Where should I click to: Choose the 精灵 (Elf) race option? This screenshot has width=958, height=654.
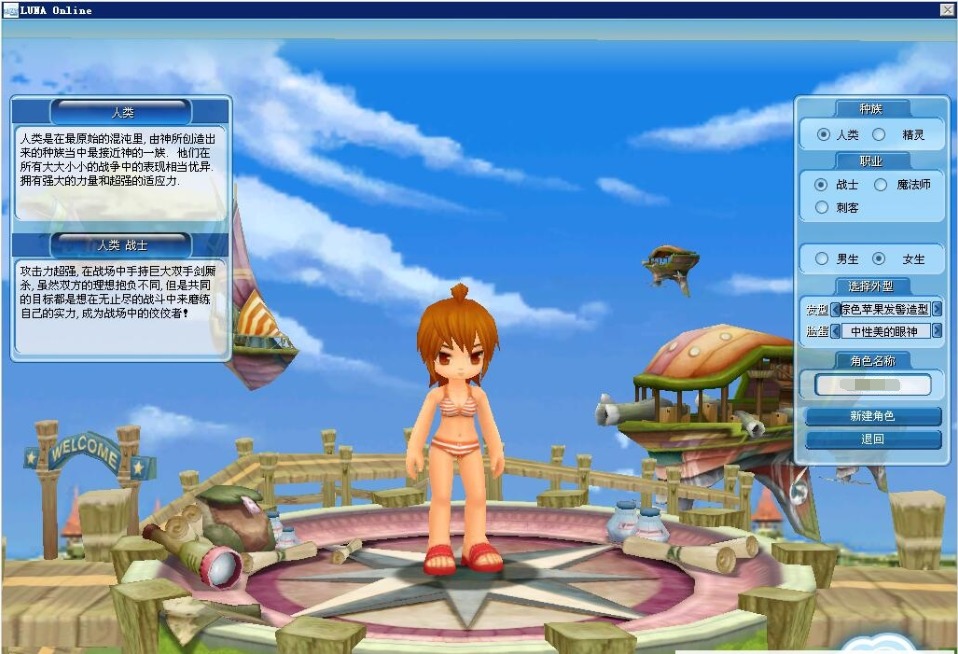879,134
